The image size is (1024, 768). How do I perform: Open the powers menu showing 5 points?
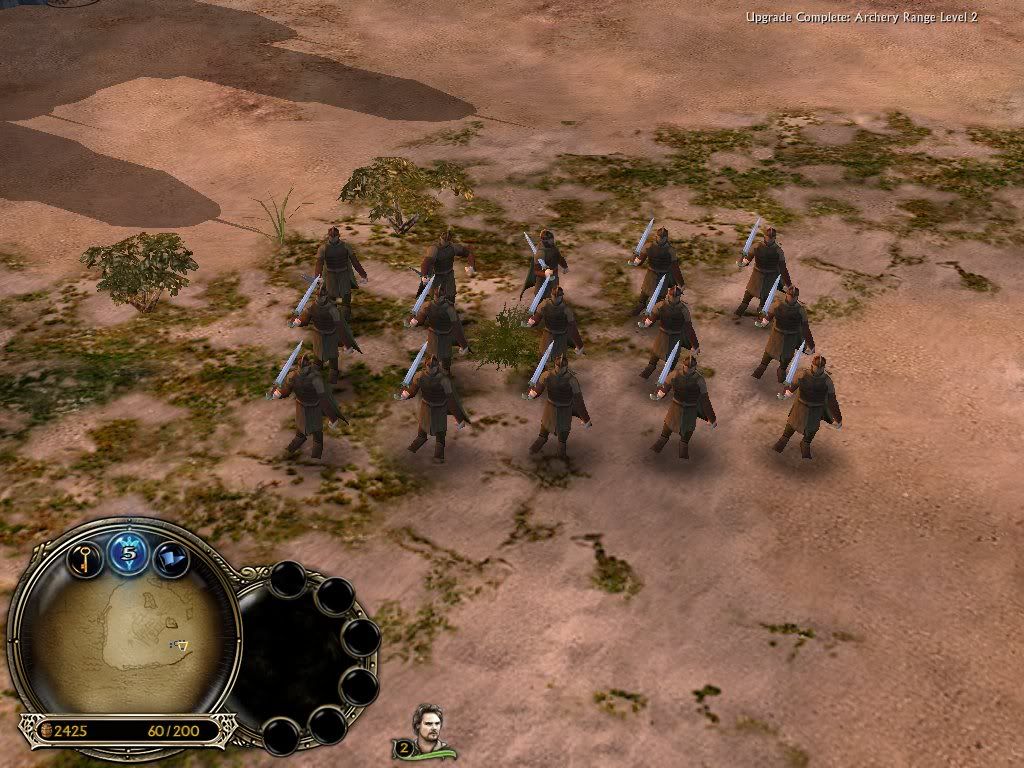[128, 553]
